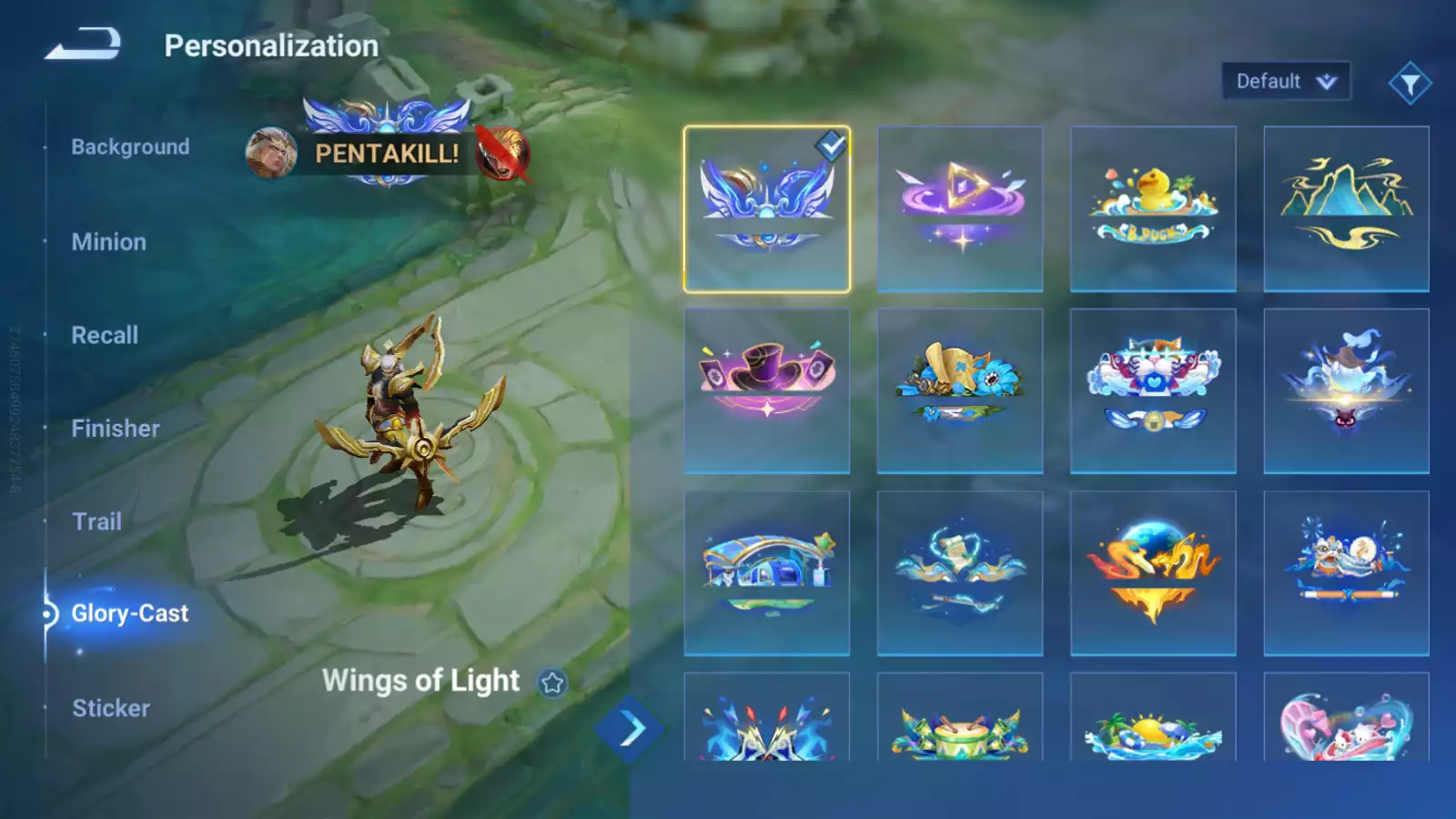1456x819 pixels.
Task: Select the teal mountain glory-cast
Action: click(x=1346, y=209)
